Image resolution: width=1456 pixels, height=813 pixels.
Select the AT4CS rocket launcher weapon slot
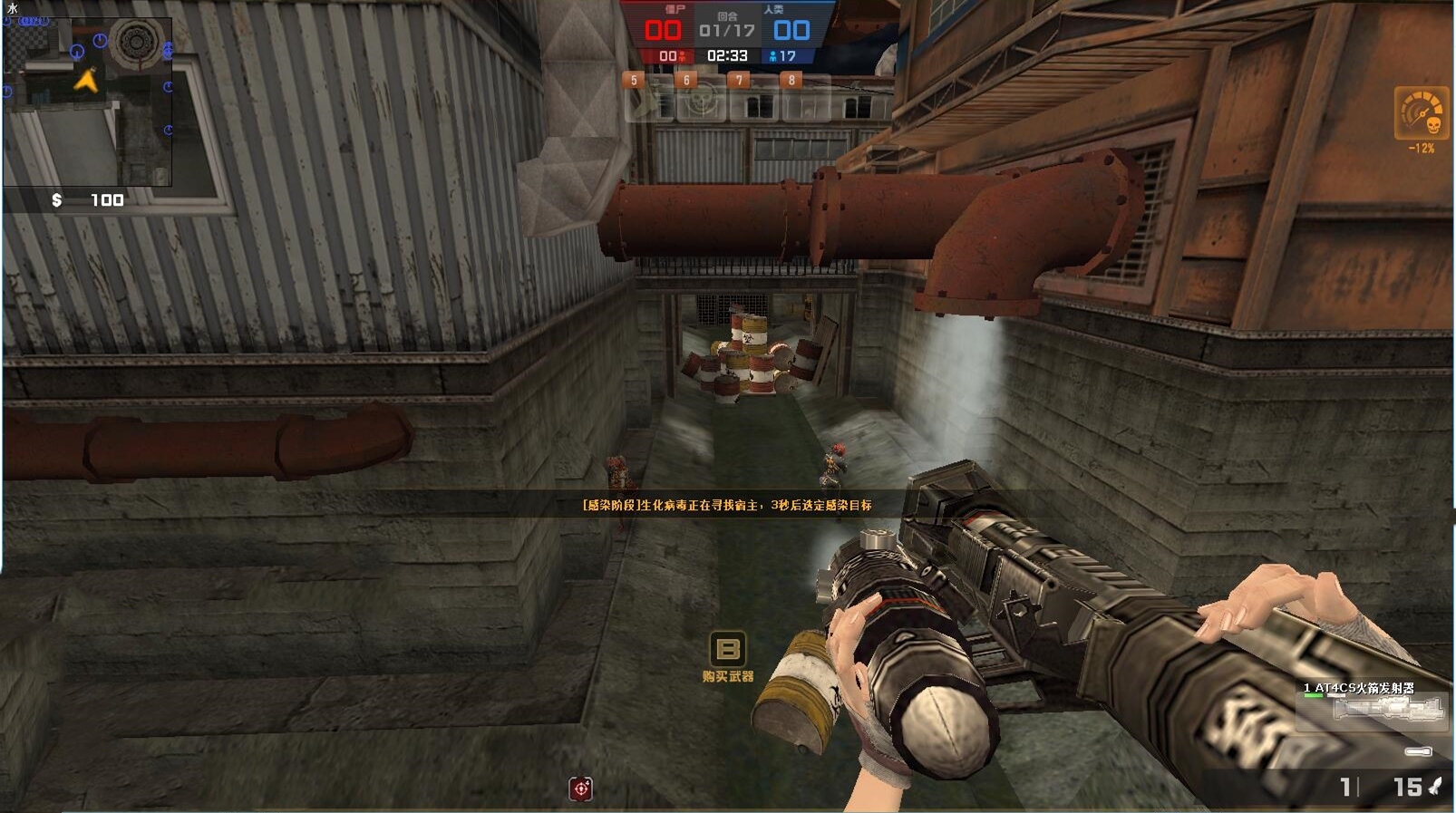(x=1387, y=708)
